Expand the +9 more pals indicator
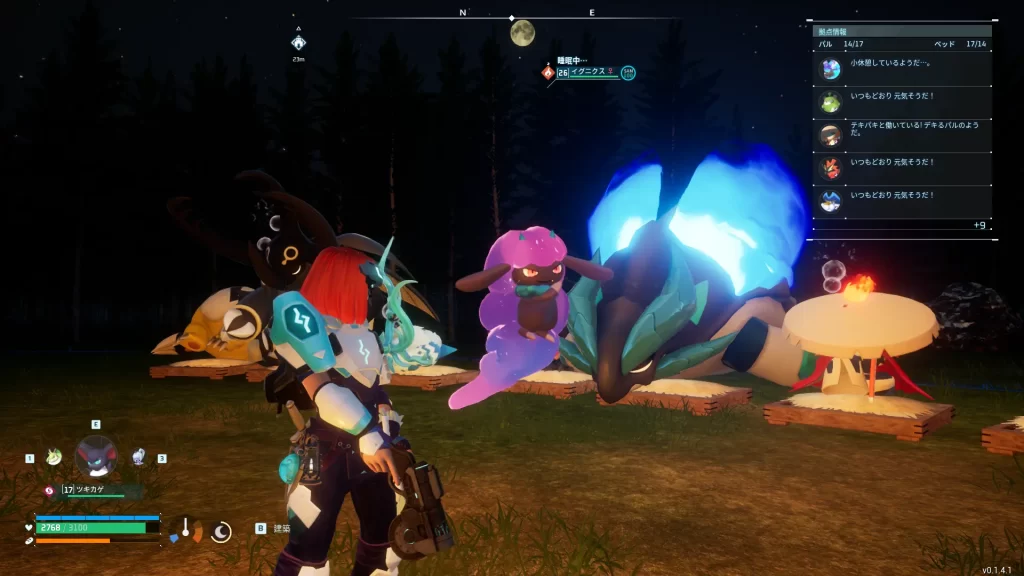Screen dimensions: 1024x576 979,225
